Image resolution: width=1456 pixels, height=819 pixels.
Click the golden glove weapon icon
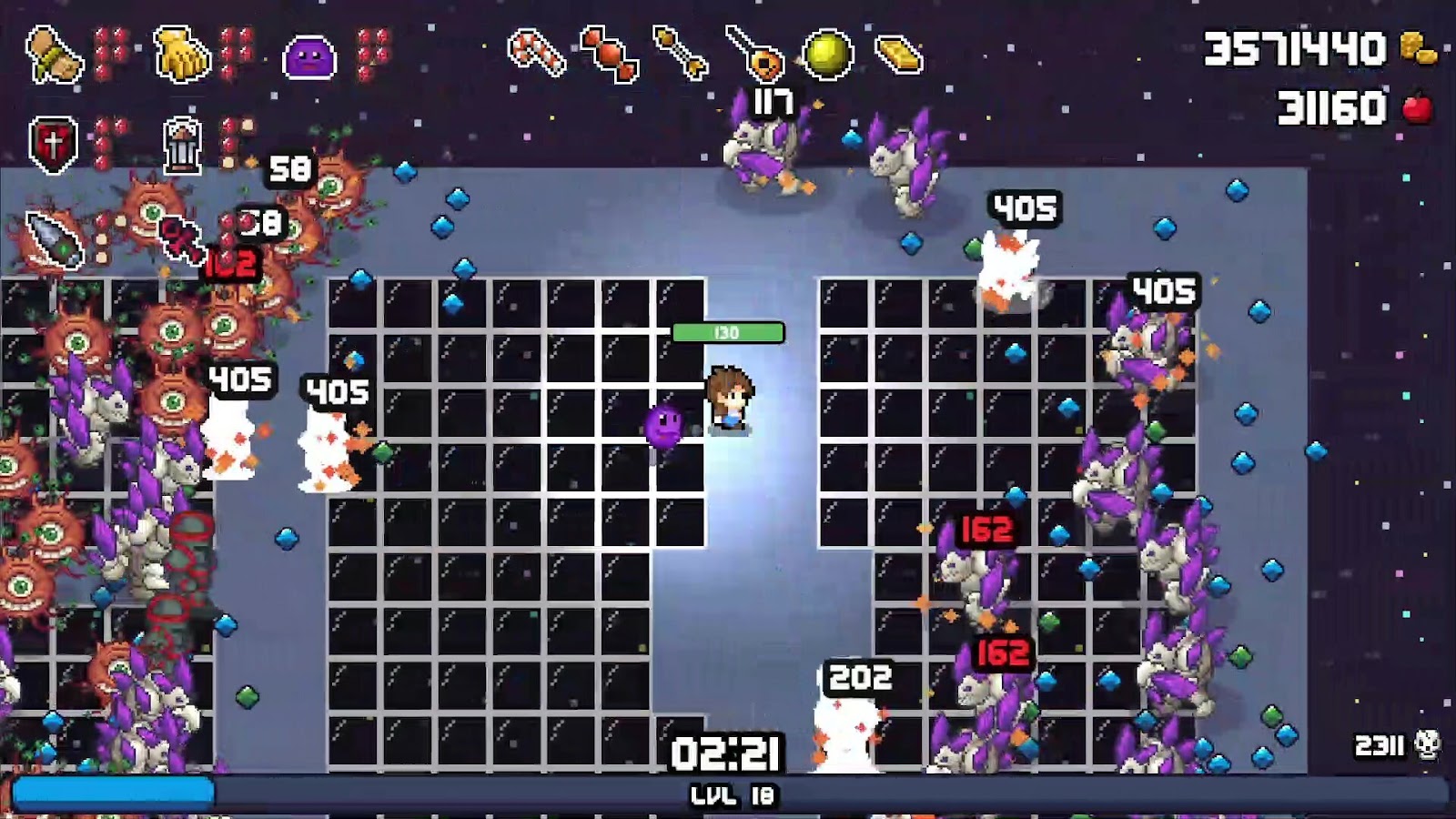[182, 56]
